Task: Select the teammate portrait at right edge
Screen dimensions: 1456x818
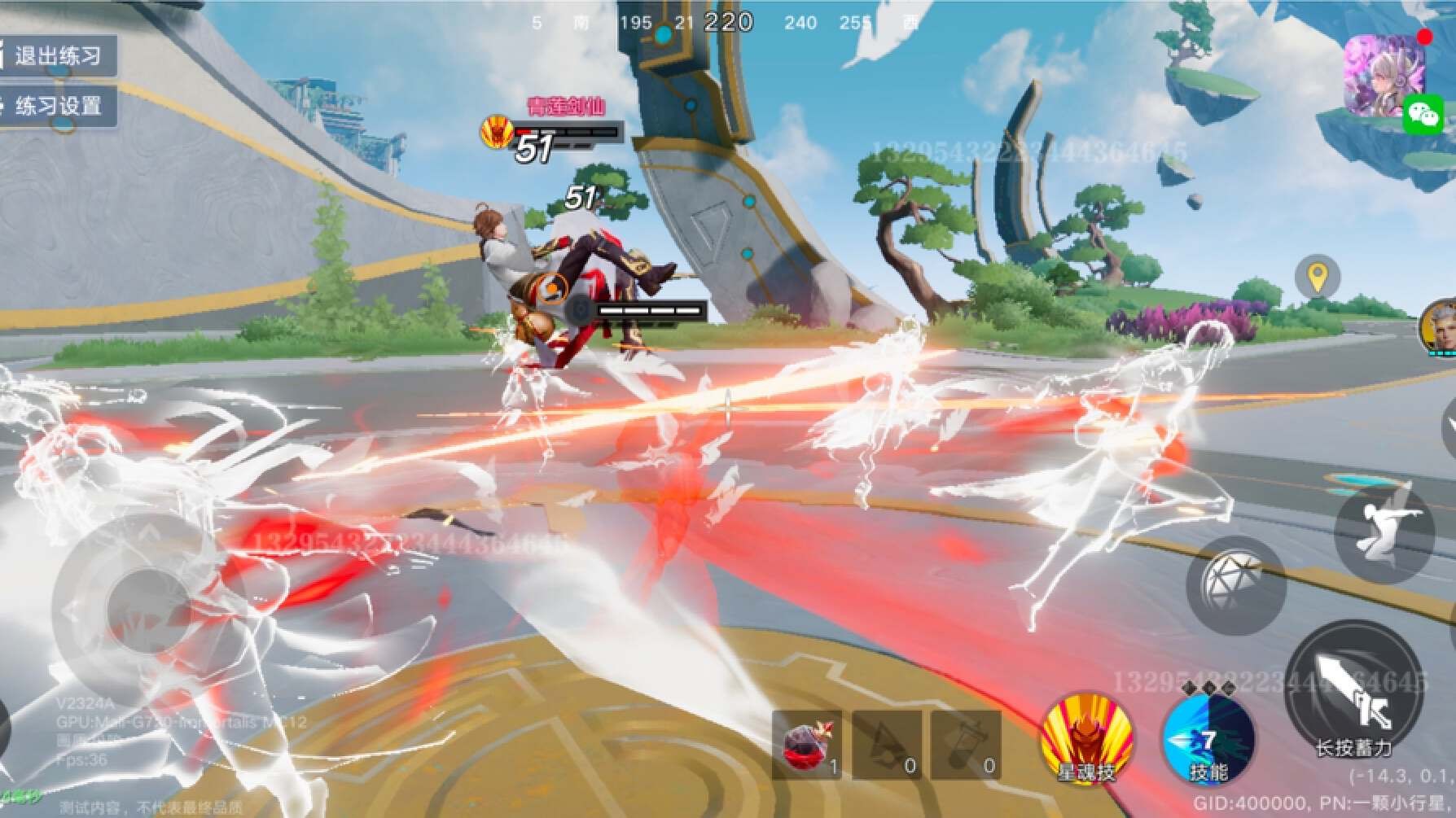Action: [x=1440, y=327]
